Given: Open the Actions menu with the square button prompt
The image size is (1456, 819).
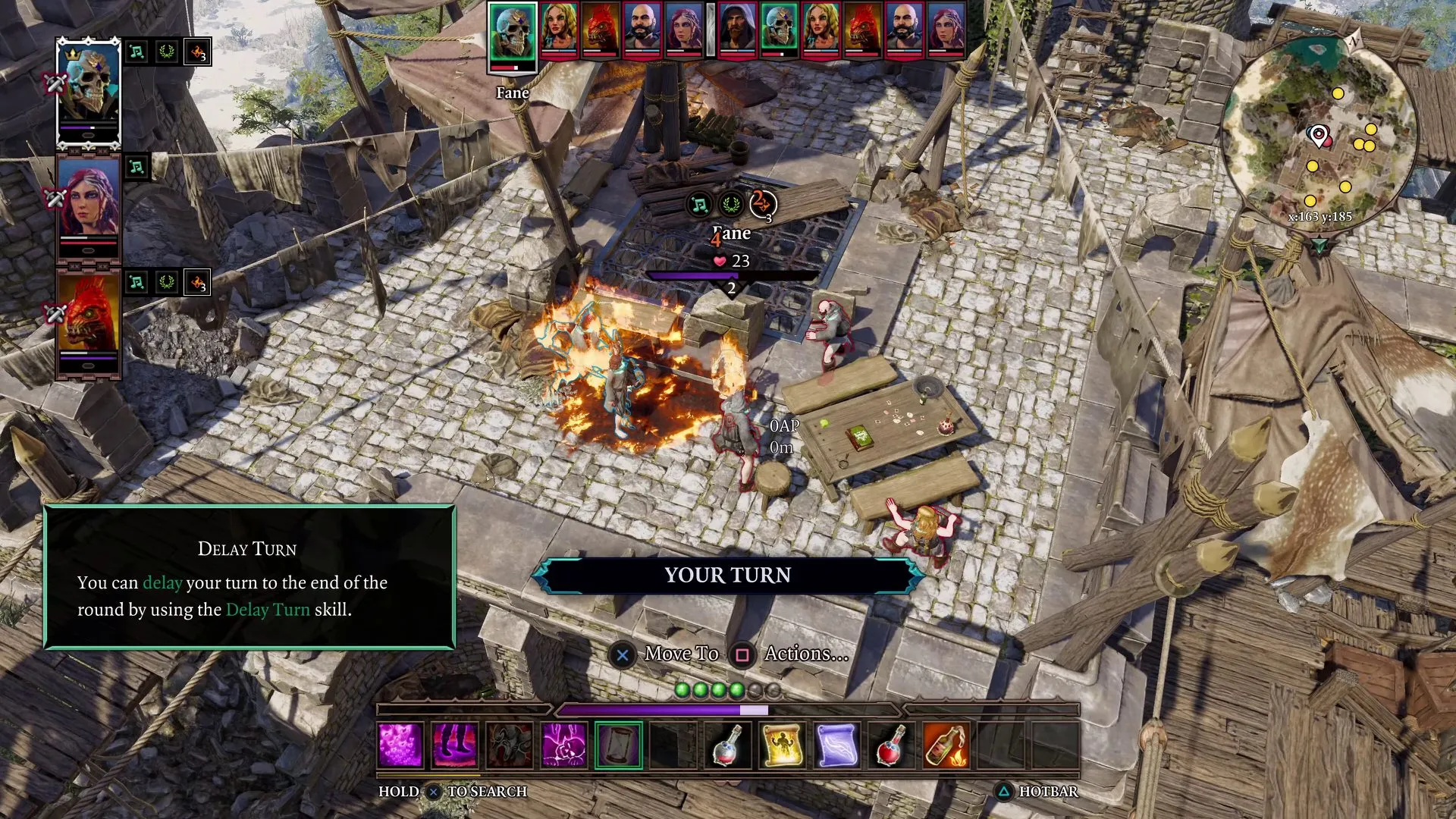Looking at the screenshot, I should point(743,653).
